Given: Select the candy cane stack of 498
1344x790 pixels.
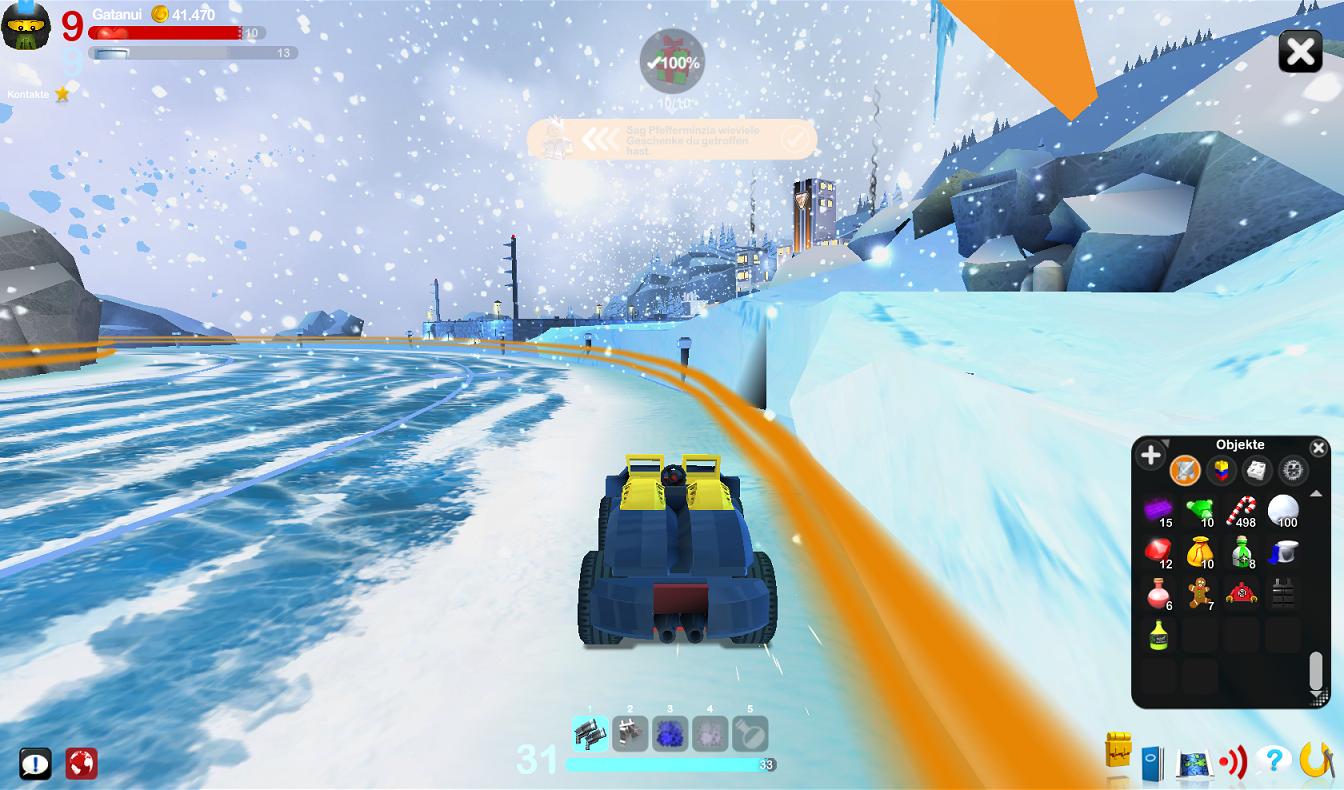Looking at the screenshot, I should point(1241,511).
